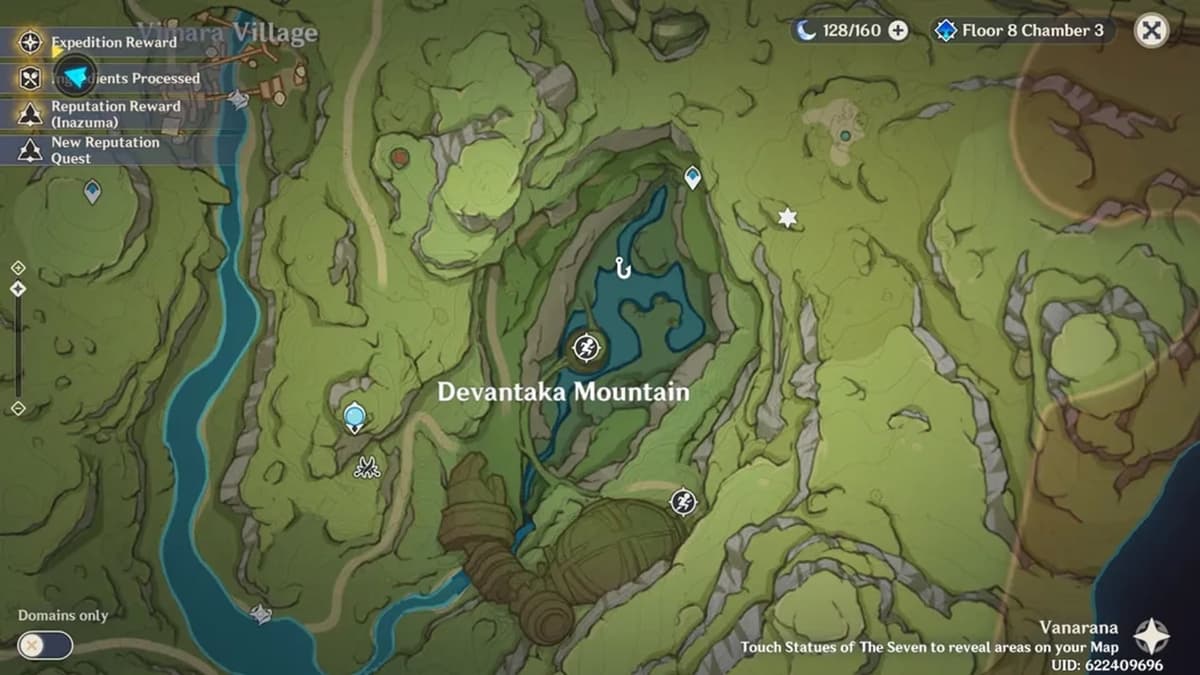Click the white six-pointed star map pin
This screenshot has height=675, width=1200.
pyautogui.click(x=788, y=218)
